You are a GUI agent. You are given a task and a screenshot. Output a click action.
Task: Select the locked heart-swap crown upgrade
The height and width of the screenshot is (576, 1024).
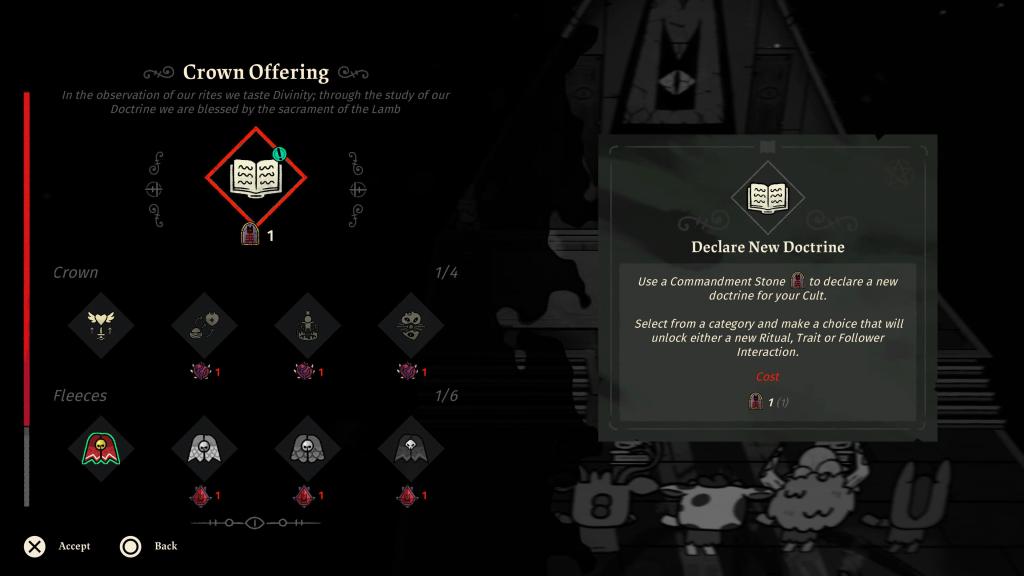tap(204, 325)
